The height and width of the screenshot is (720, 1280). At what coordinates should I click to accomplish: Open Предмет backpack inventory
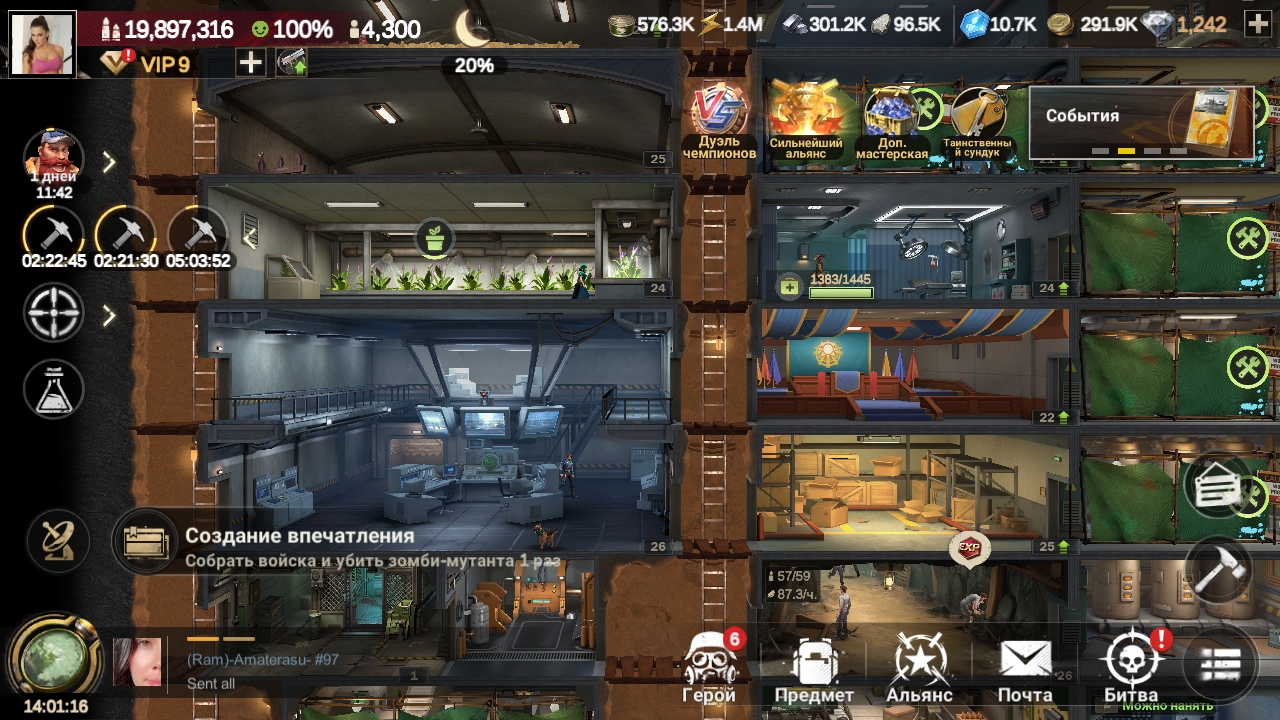[814, 668]
